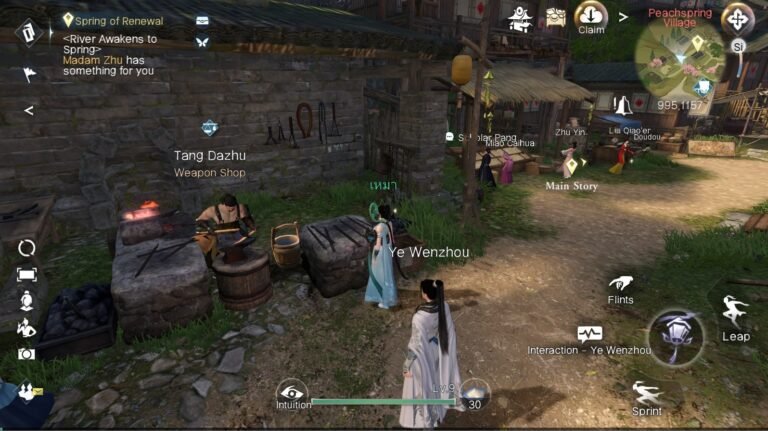768x431 pixels.
Task: Tap the butterfly icon beside the quest
Action: pos(203,42)
